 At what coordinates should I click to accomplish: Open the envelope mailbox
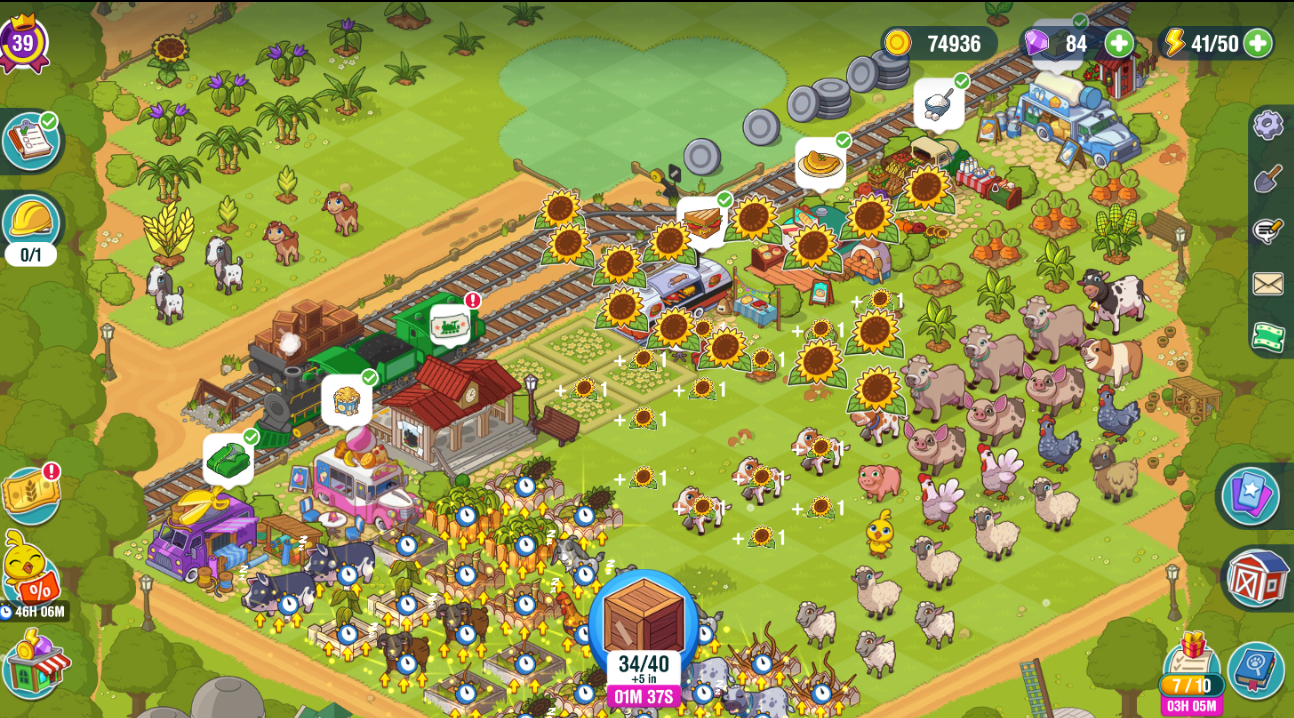click(x=1268, y=284)
